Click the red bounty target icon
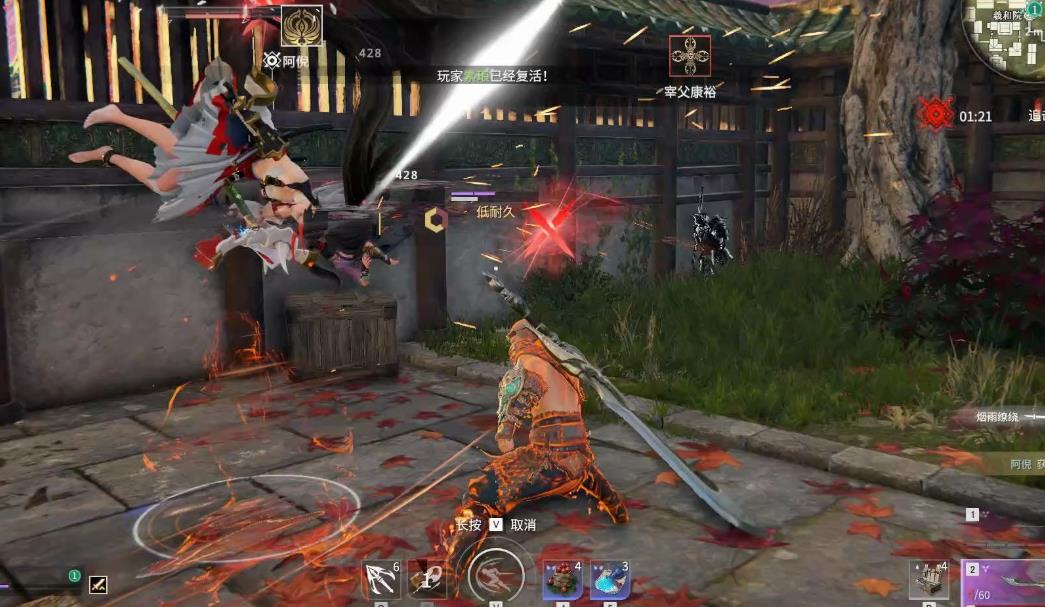Screen dimensions: 1045x607 tap(935, 114)
